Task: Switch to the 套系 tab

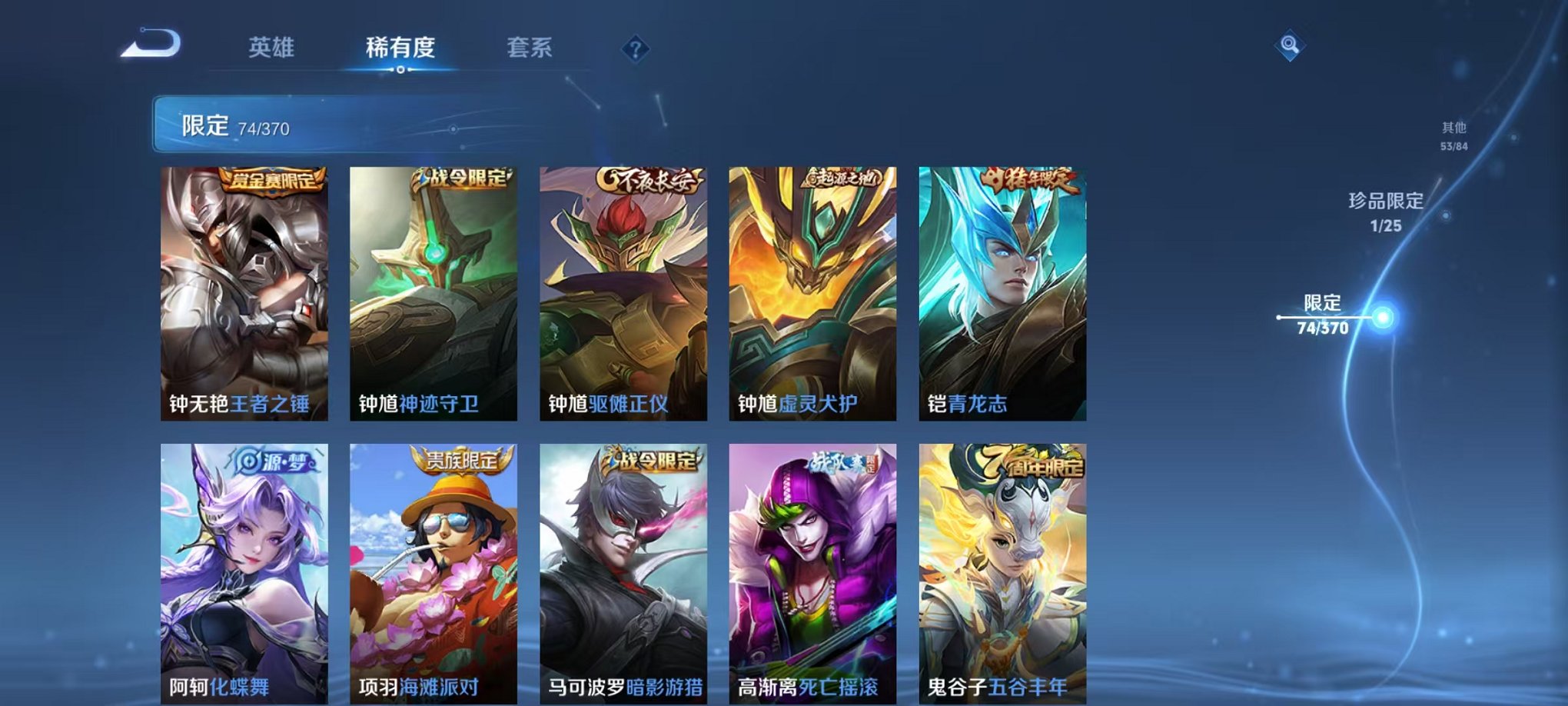Action: pos(535,46)
